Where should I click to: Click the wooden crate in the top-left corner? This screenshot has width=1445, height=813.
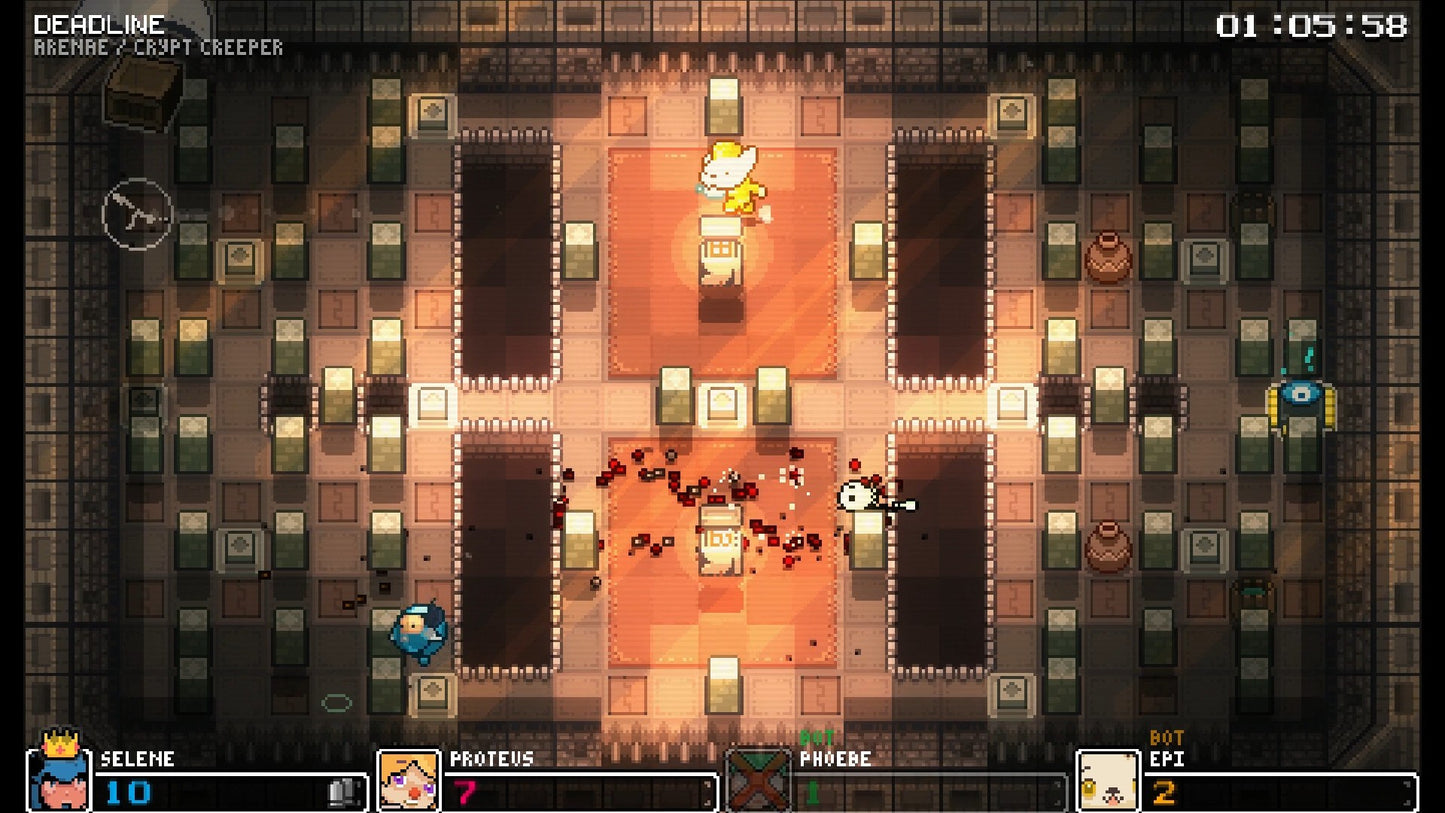pyautogui.click(x=138, y=98)
